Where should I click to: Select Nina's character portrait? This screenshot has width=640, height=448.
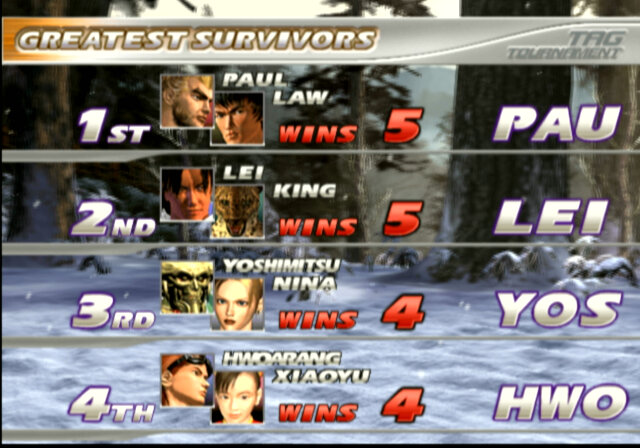238,304
